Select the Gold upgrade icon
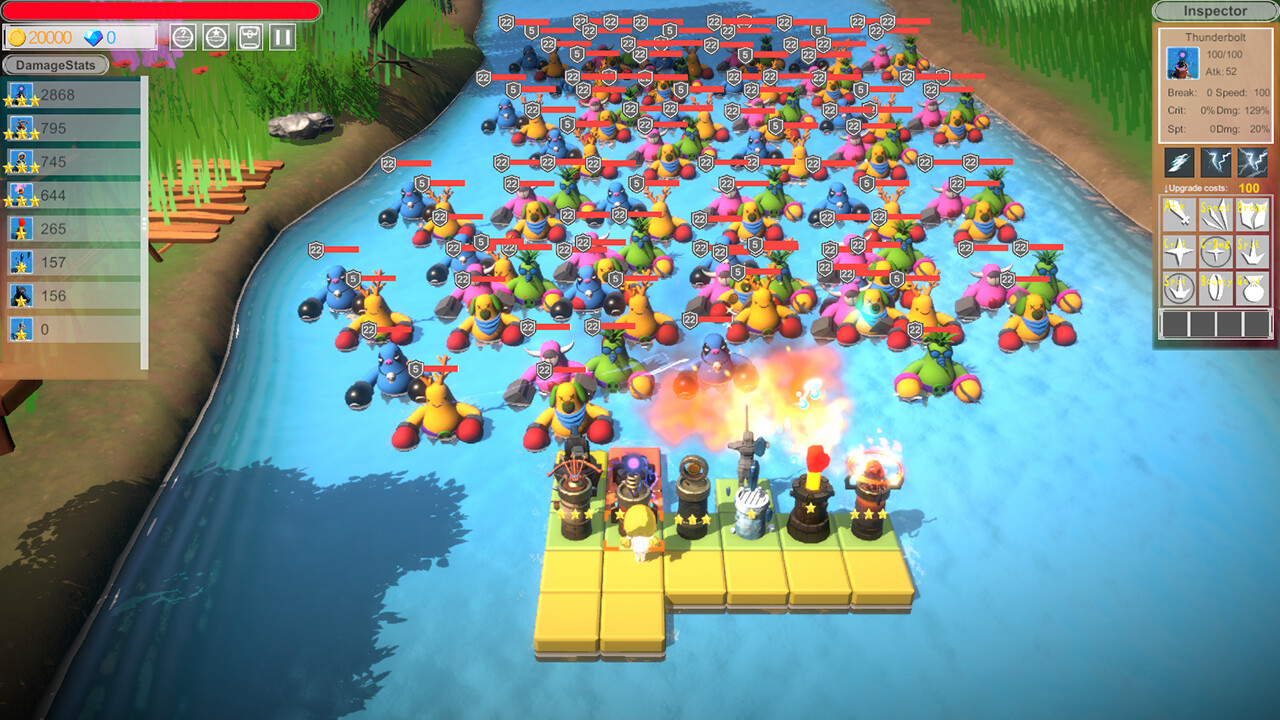The height and width of the screenshot is (720, 1280). (x=1252, y=288)
